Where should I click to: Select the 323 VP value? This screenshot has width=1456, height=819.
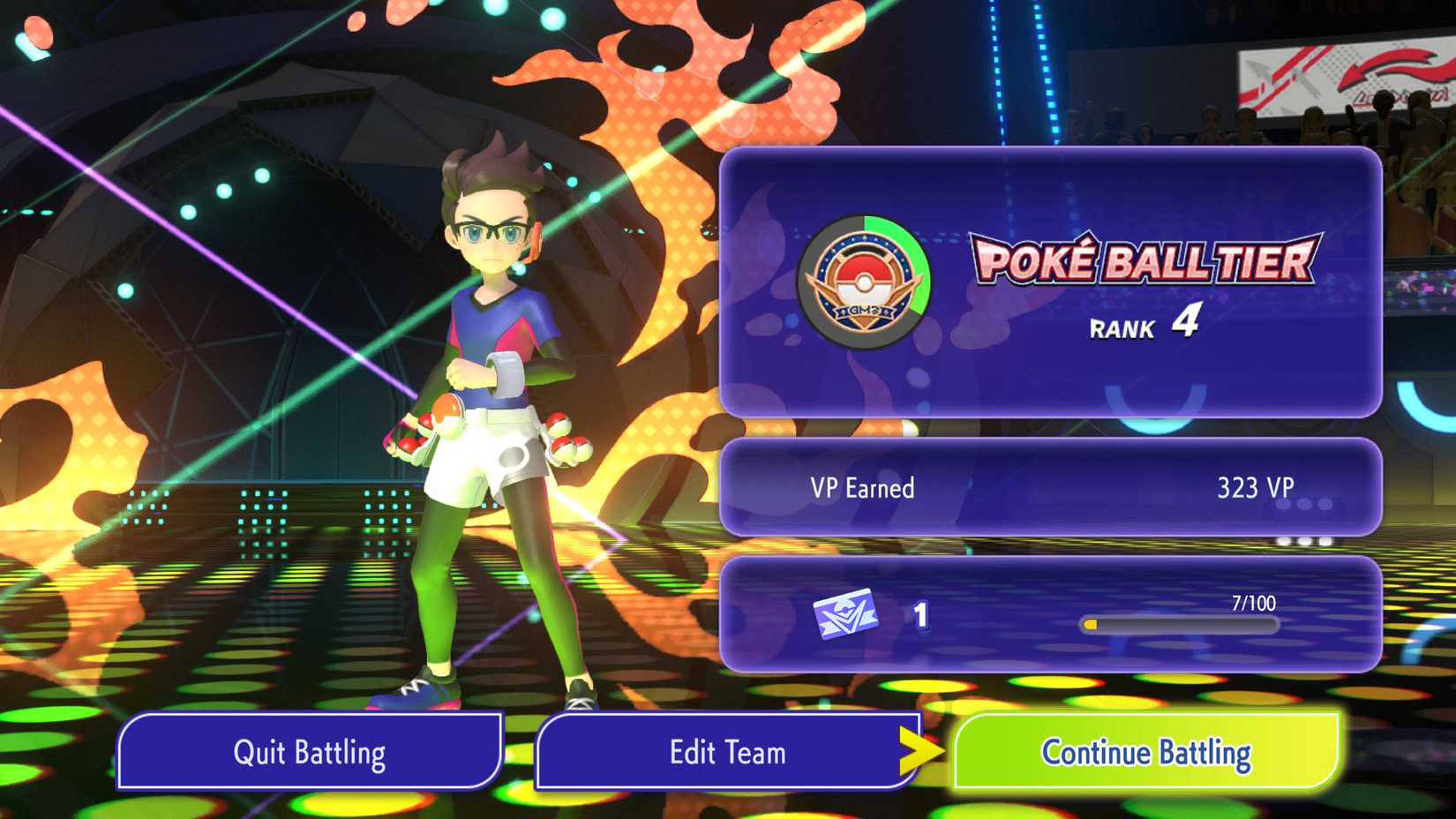click(1256, 487)
